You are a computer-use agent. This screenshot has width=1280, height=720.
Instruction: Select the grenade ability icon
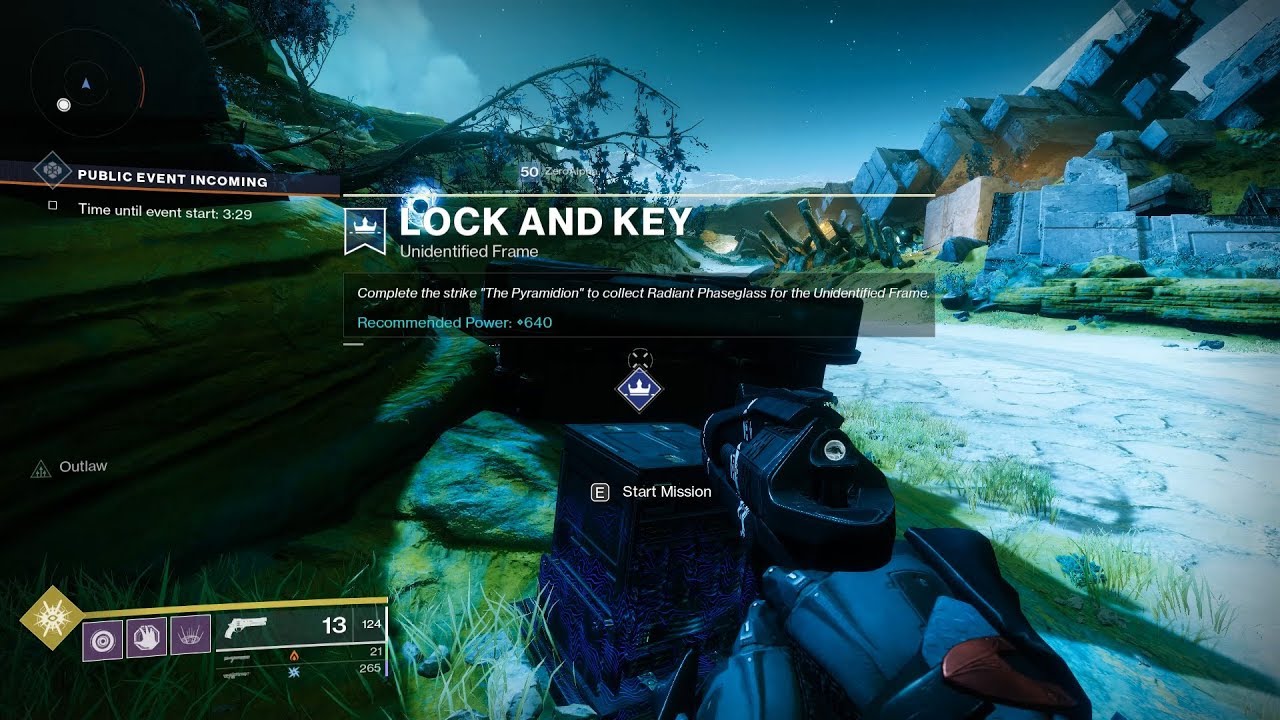(x=102, y=640)
